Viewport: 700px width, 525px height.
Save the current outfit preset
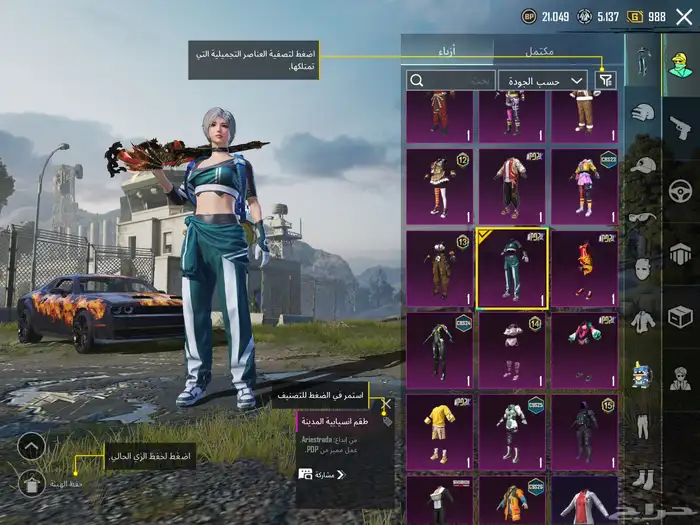tap(32, 484)
